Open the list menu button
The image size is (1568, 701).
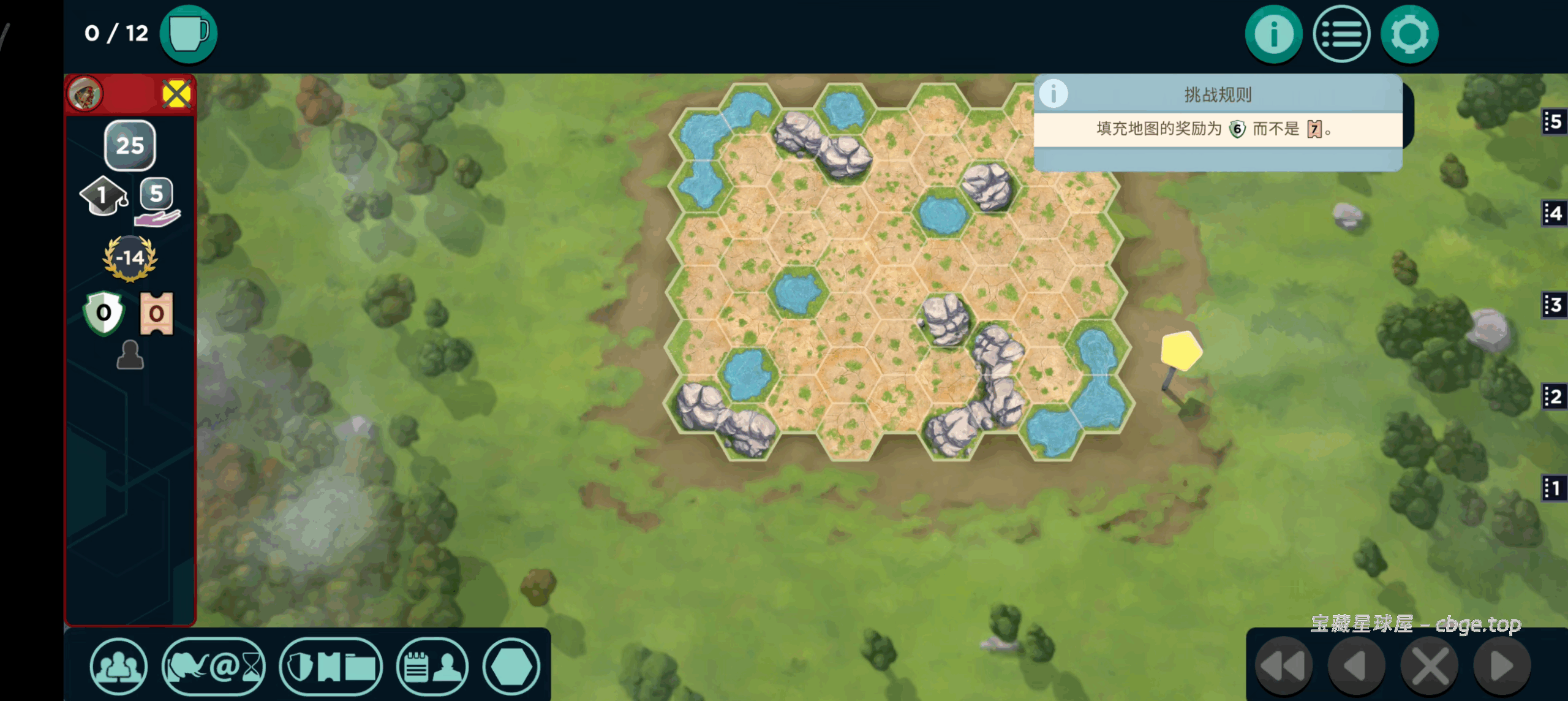pyautogui.click(x=1341, y=34)
